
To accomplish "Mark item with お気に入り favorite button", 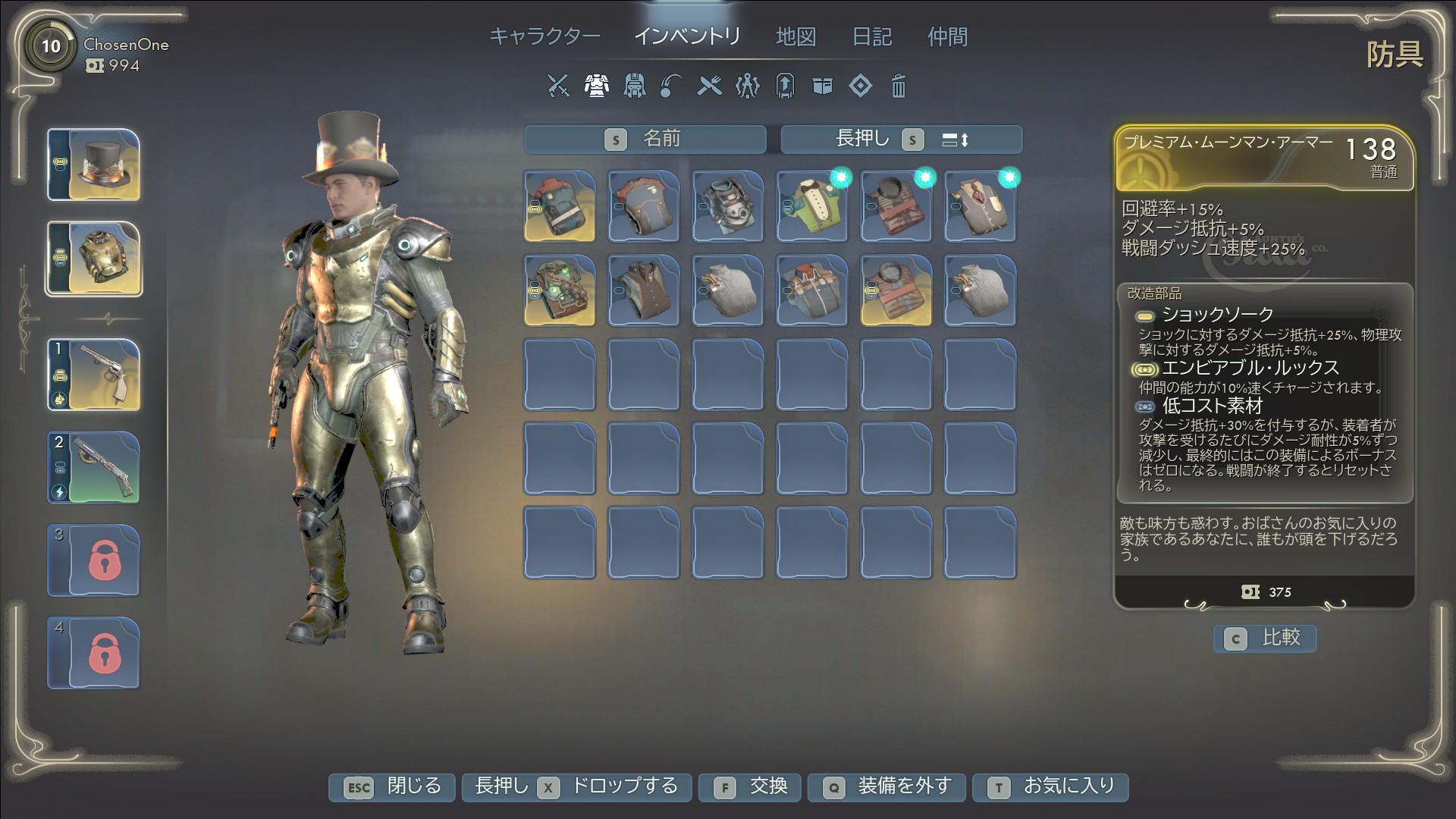I will [x=1050, y=787].
